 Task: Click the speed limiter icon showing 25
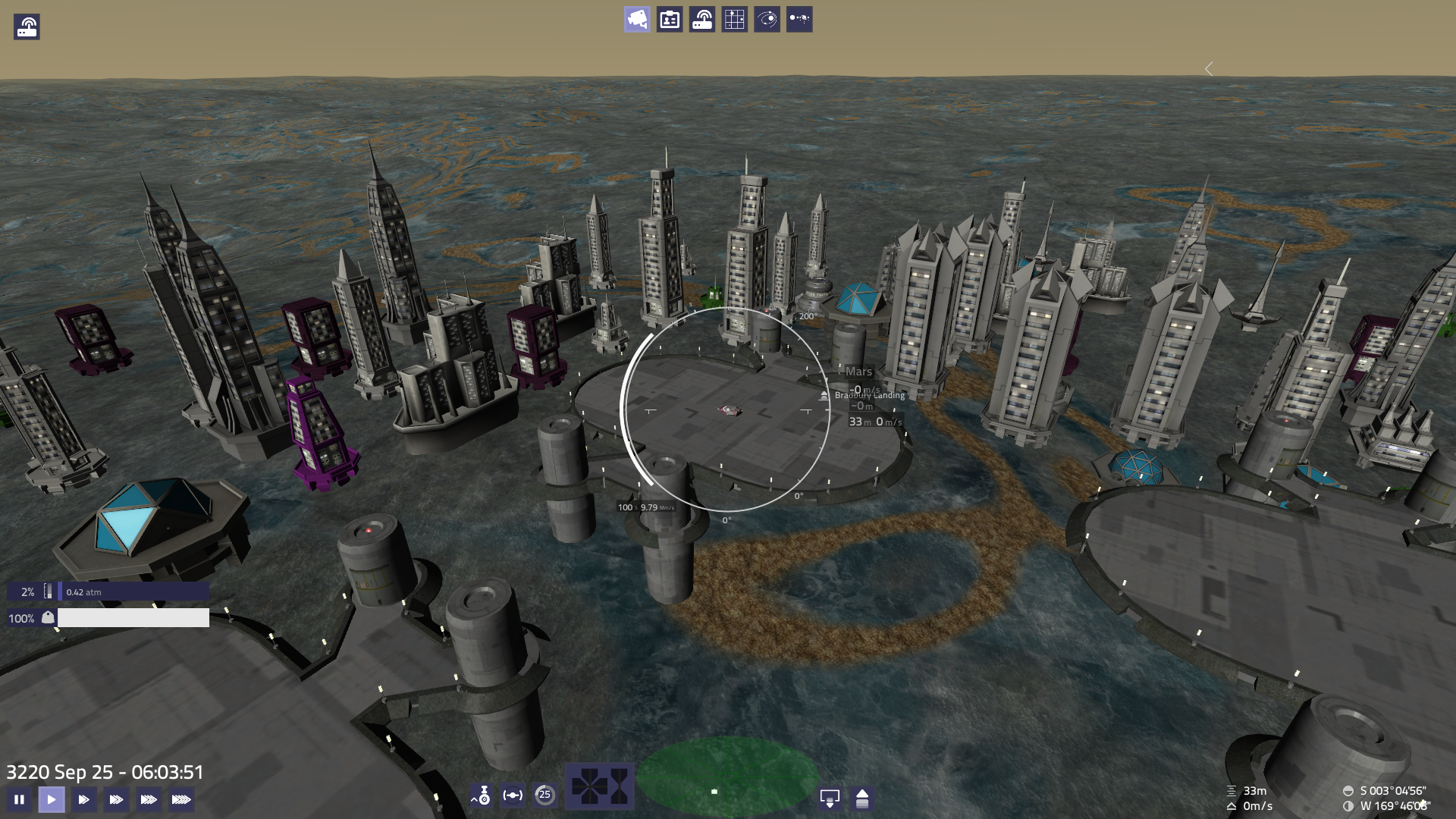pos(544,795)
